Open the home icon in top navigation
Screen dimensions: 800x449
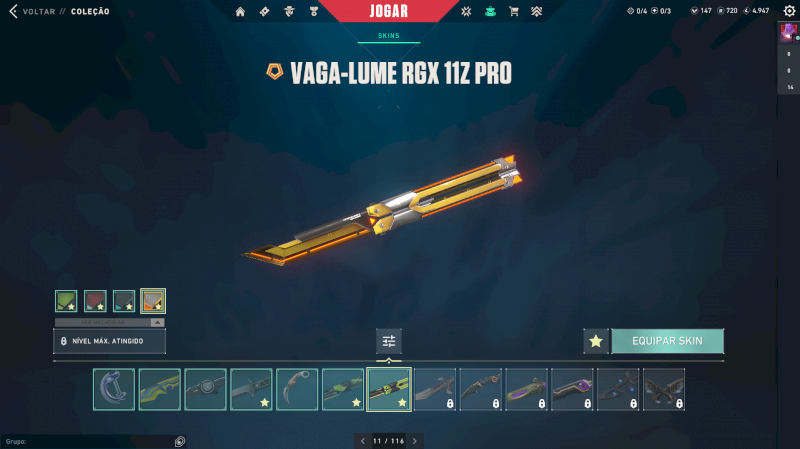pyautogui.click(x=240, y=11)
